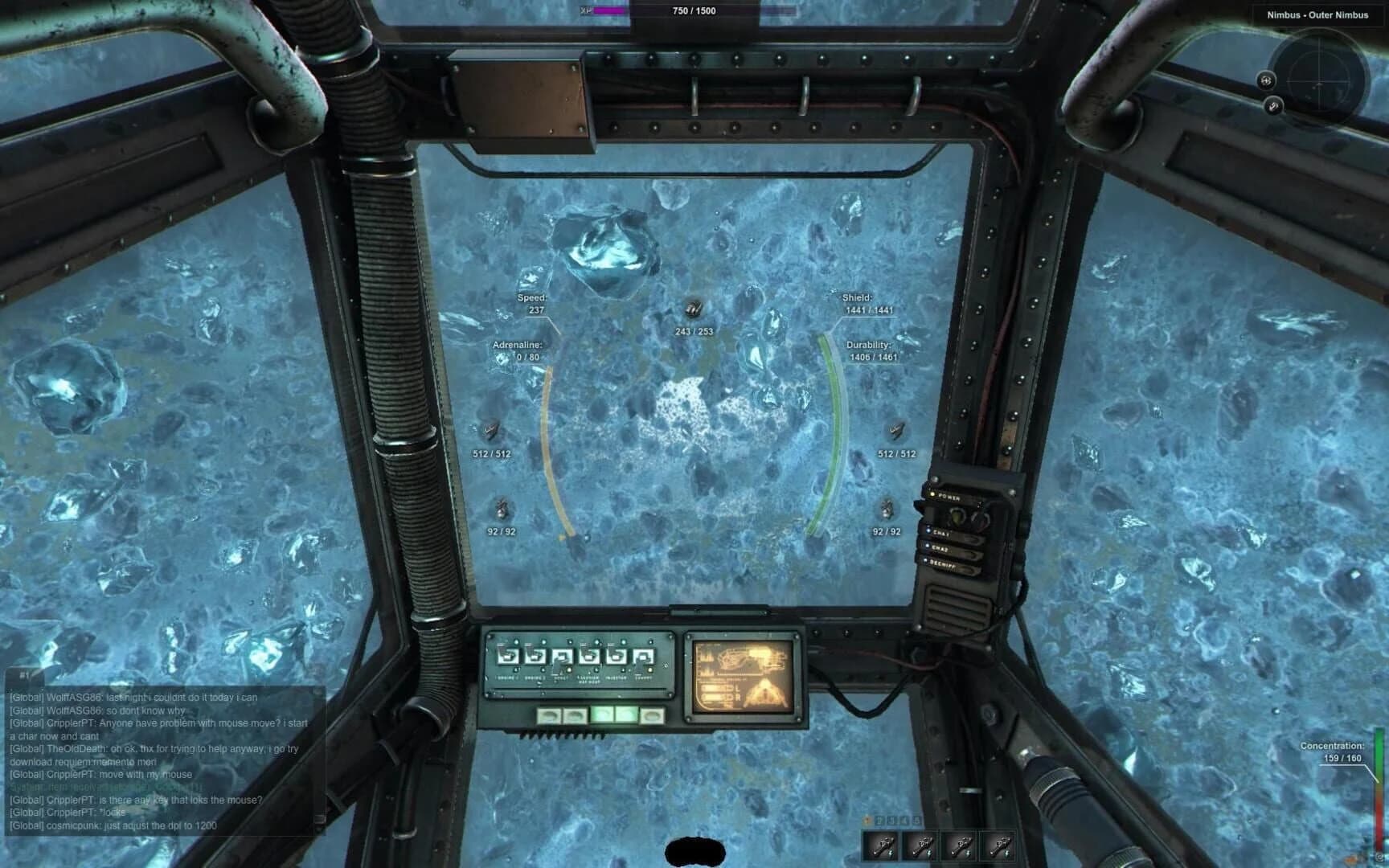Flip the CANOPY switch on the control panel

point(644,656)
